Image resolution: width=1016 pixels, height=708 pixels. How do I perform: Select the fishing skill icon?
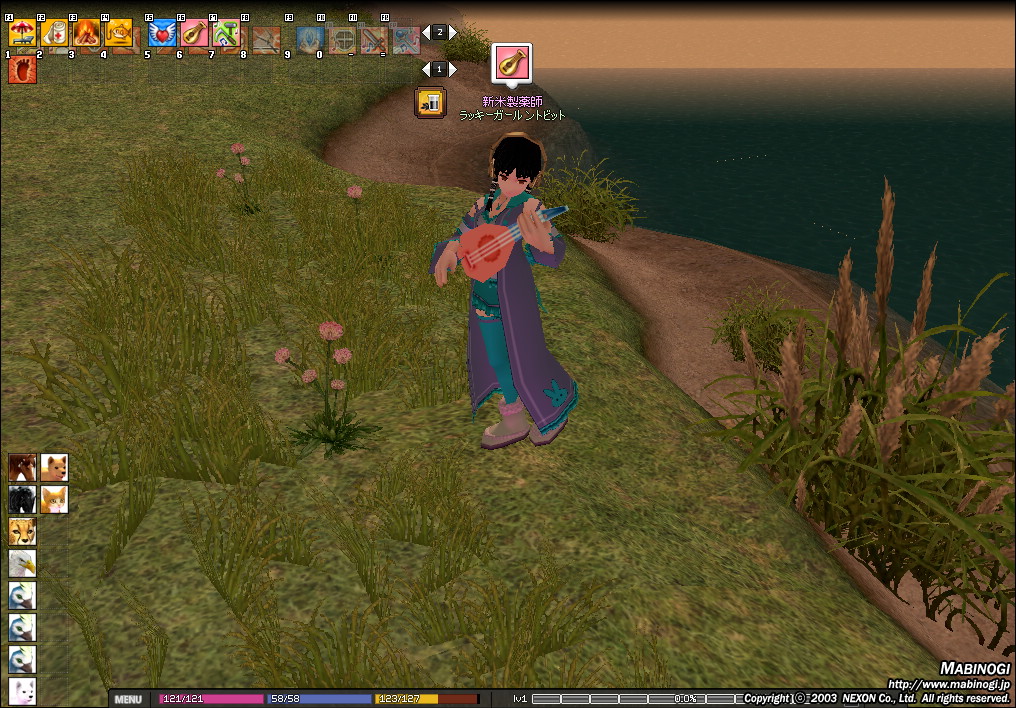coord(119,33)
